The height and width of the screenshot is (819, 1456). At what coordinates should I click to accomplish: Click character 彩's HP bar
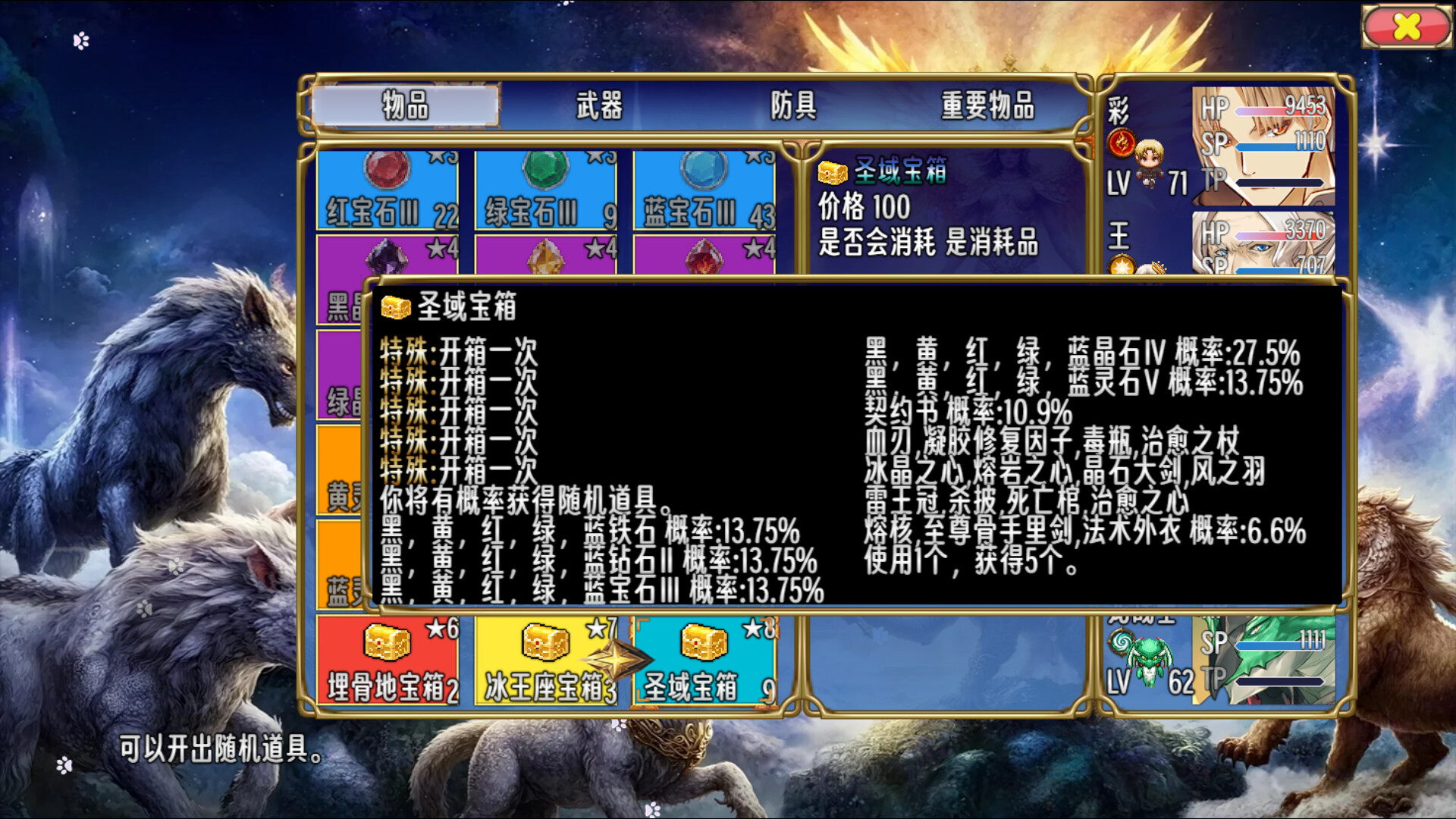coord(1271,108)
